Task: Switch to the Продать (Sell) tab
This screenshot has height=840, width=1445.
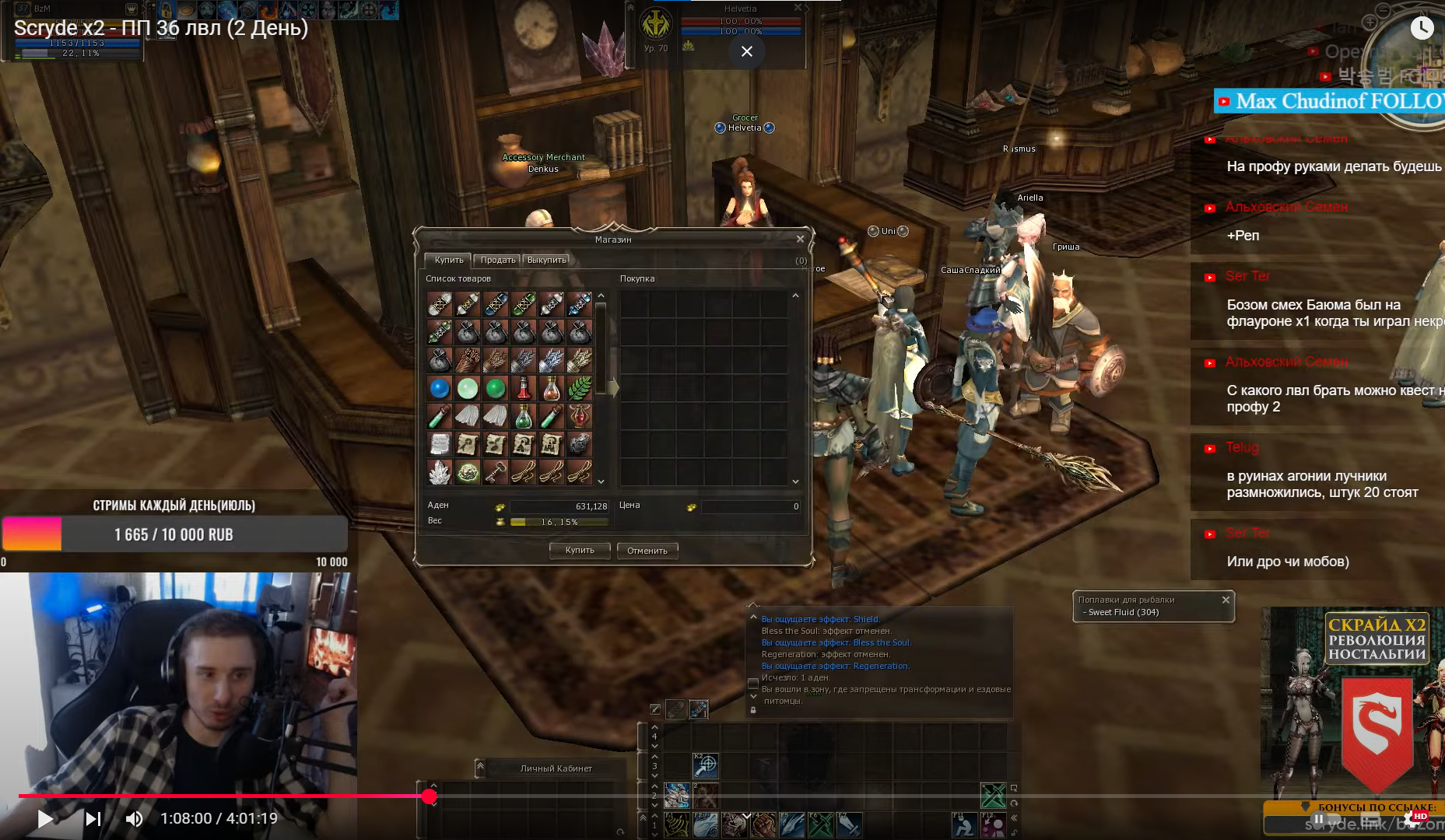Action: pos(498,260)
